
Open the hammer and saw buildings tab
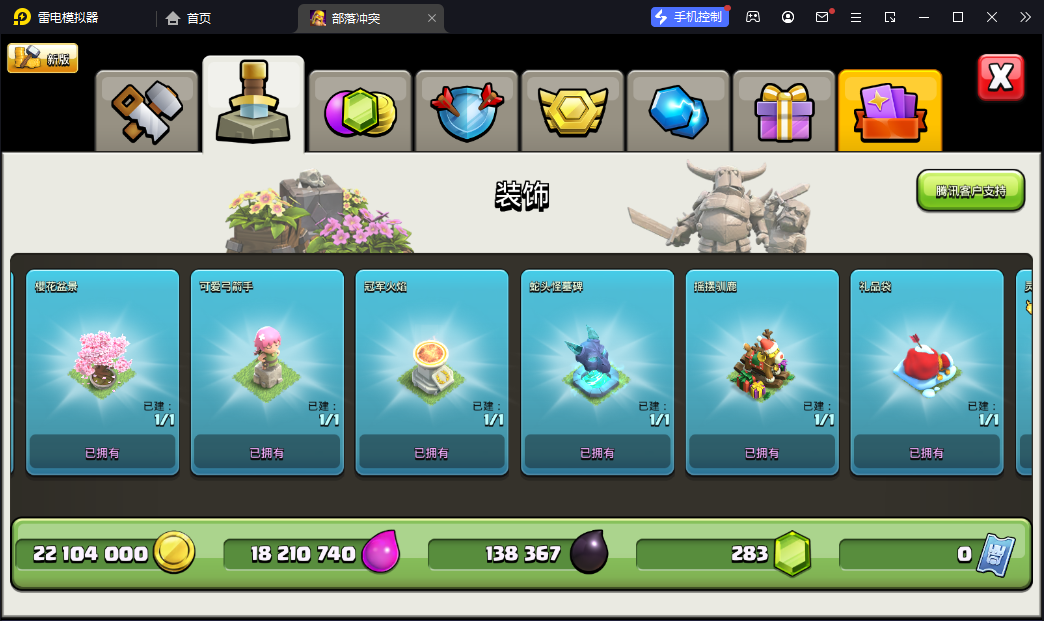click(x=147, y=110)
